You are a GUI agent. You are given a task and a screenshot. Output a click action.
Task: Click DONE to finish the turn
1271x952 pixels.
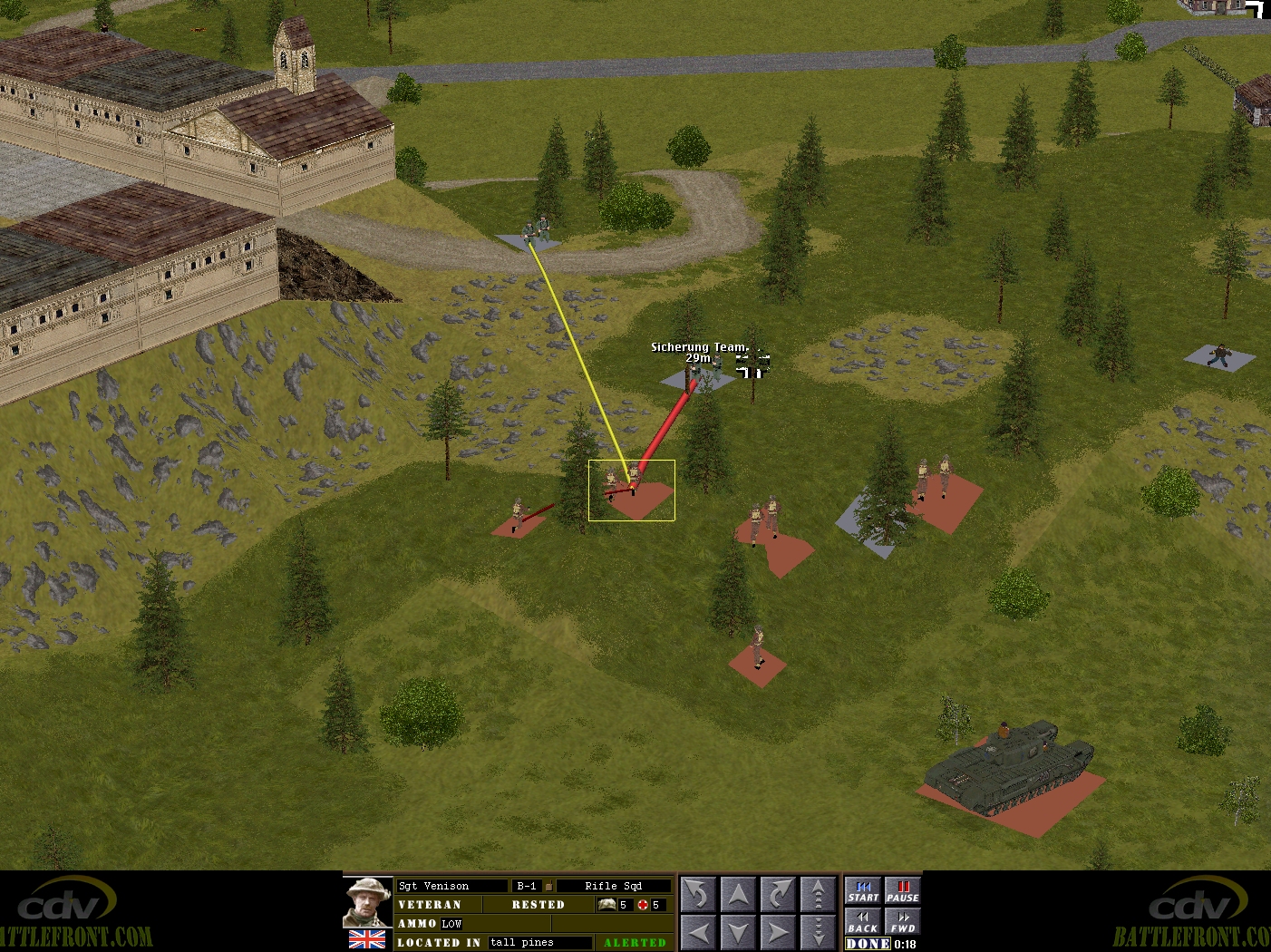point(868,944)
